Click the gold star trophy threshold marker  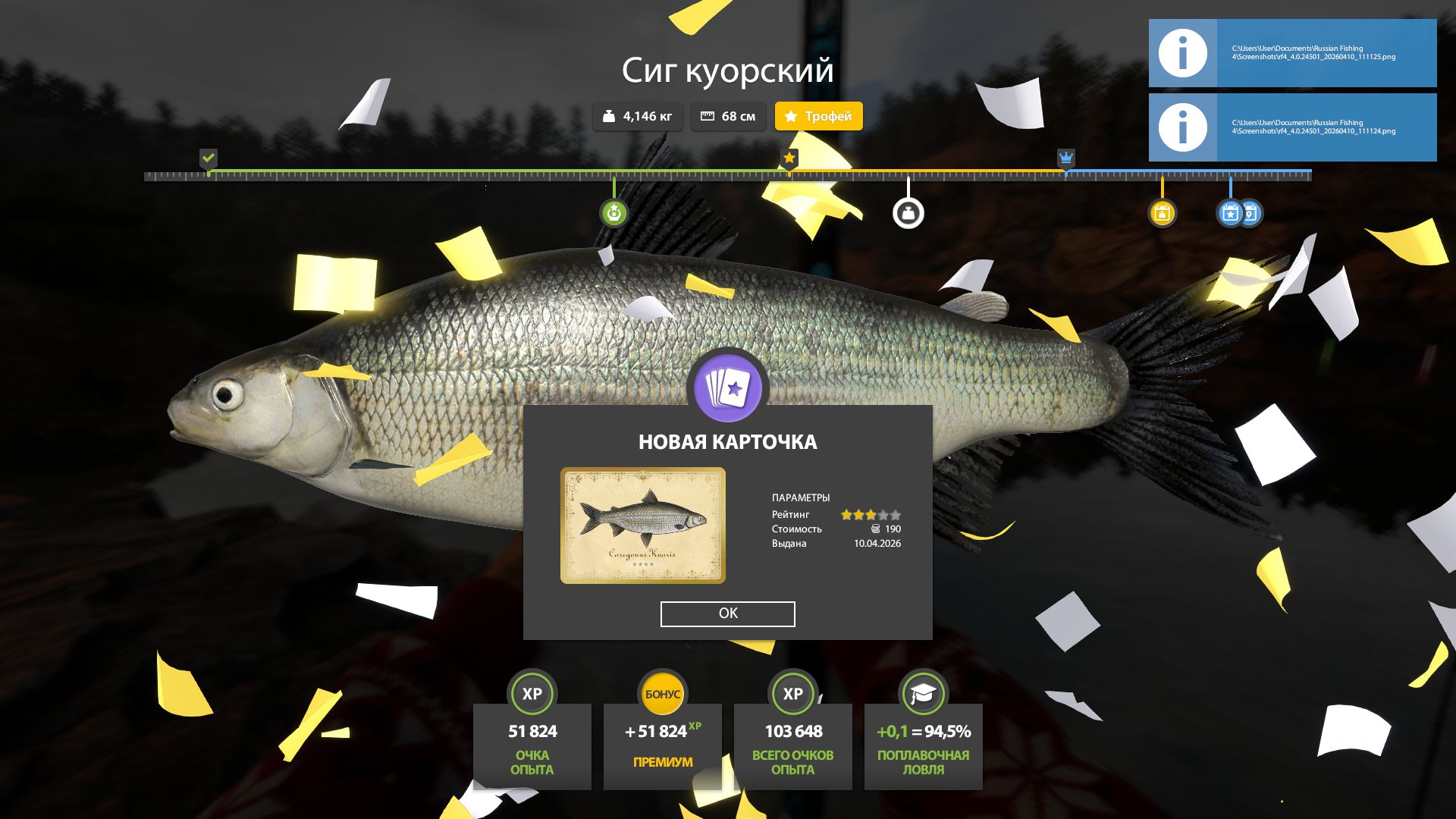[789, 158]
